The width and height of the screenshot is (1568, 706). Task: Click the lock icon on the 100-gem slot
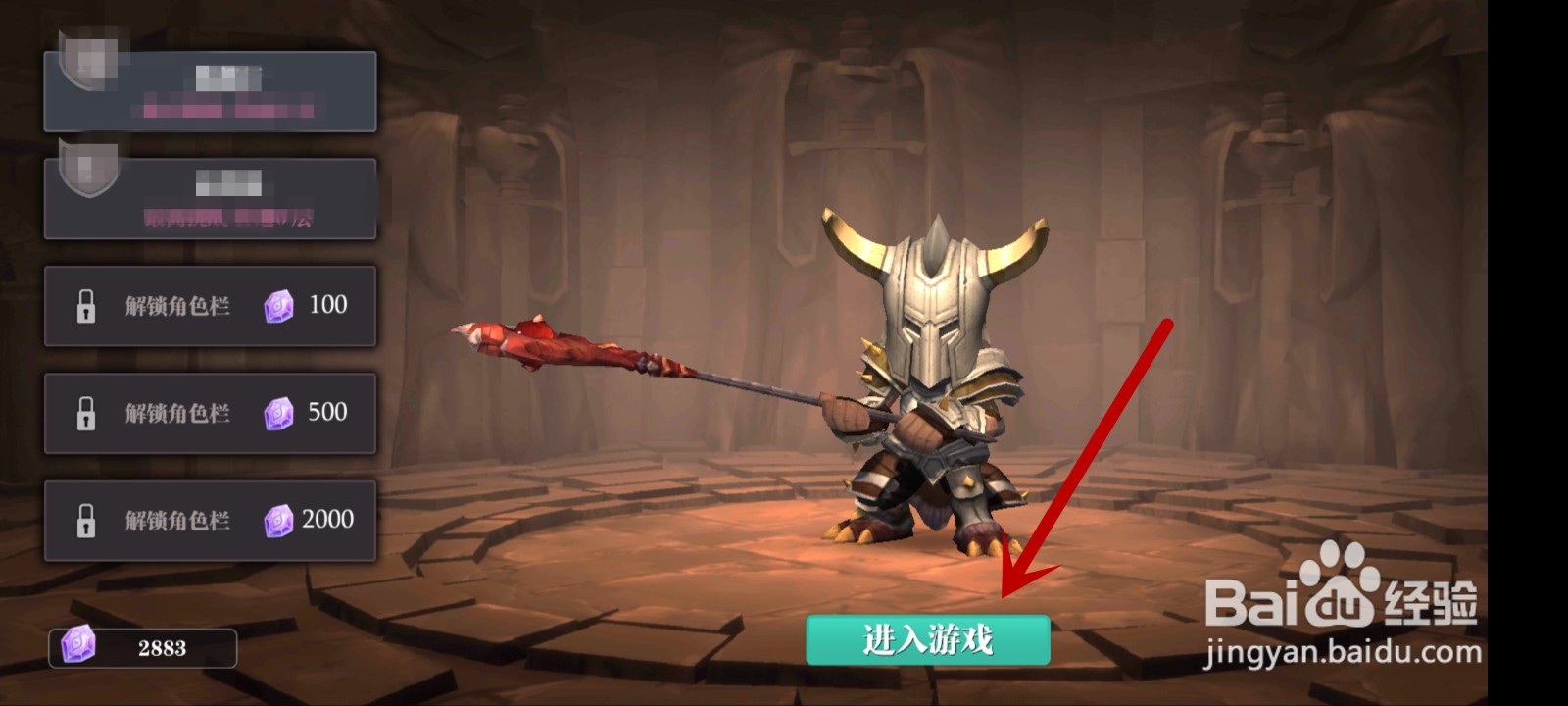[x=87, y=306]
